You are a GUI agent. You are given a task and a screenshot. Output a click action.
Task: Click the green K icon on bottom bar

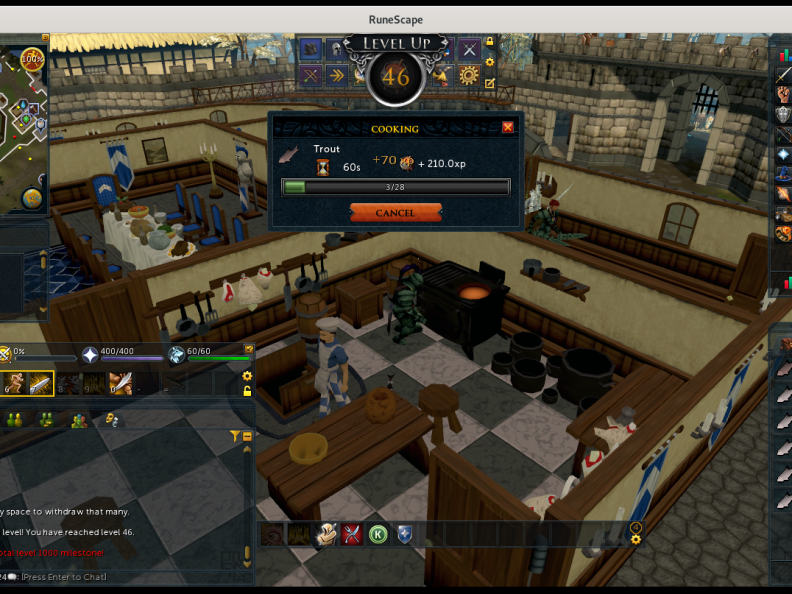pyautogui.click(x=378, y=534)
